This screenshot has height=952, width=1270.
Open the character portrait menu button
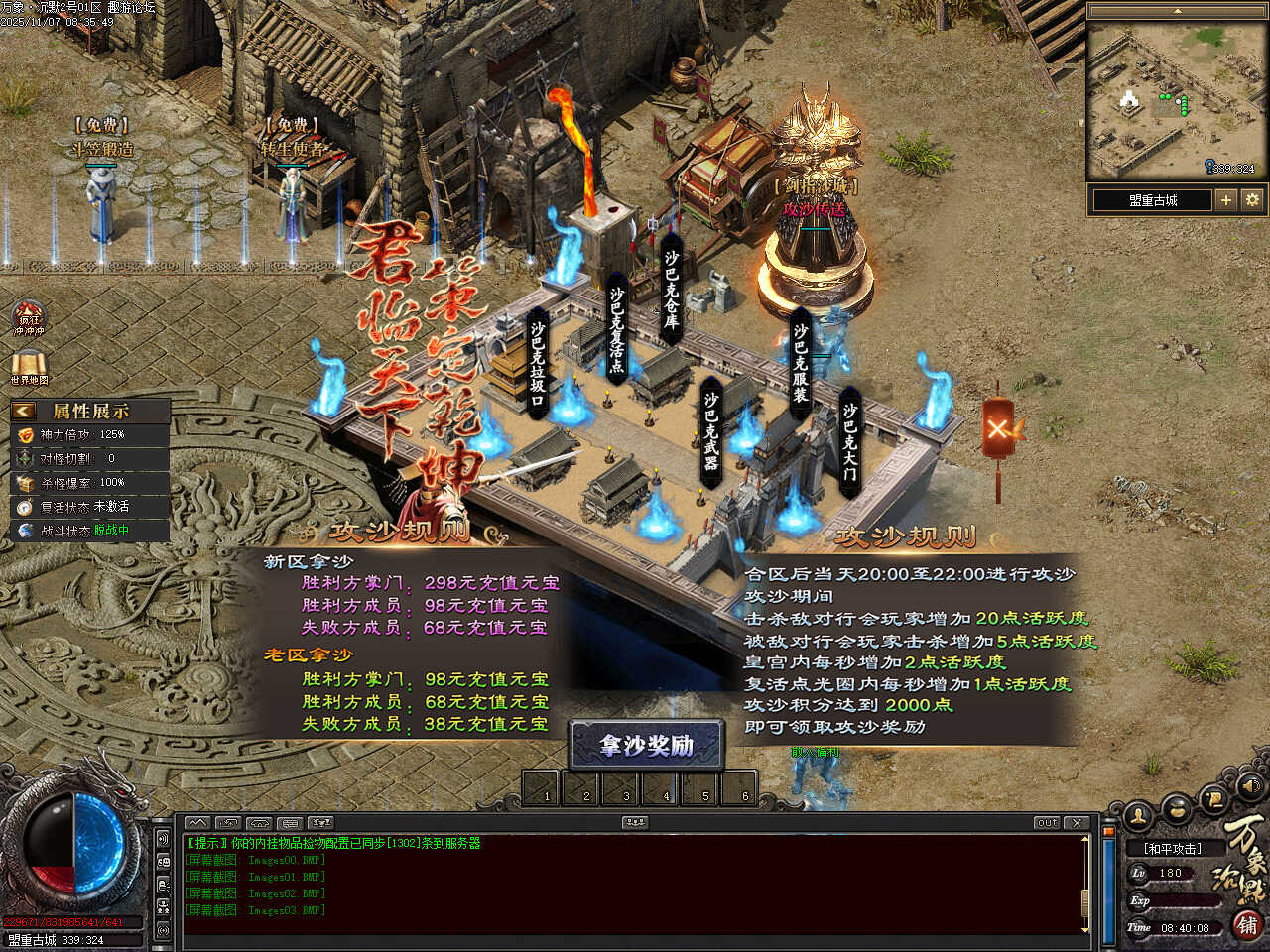(1138, 815)
